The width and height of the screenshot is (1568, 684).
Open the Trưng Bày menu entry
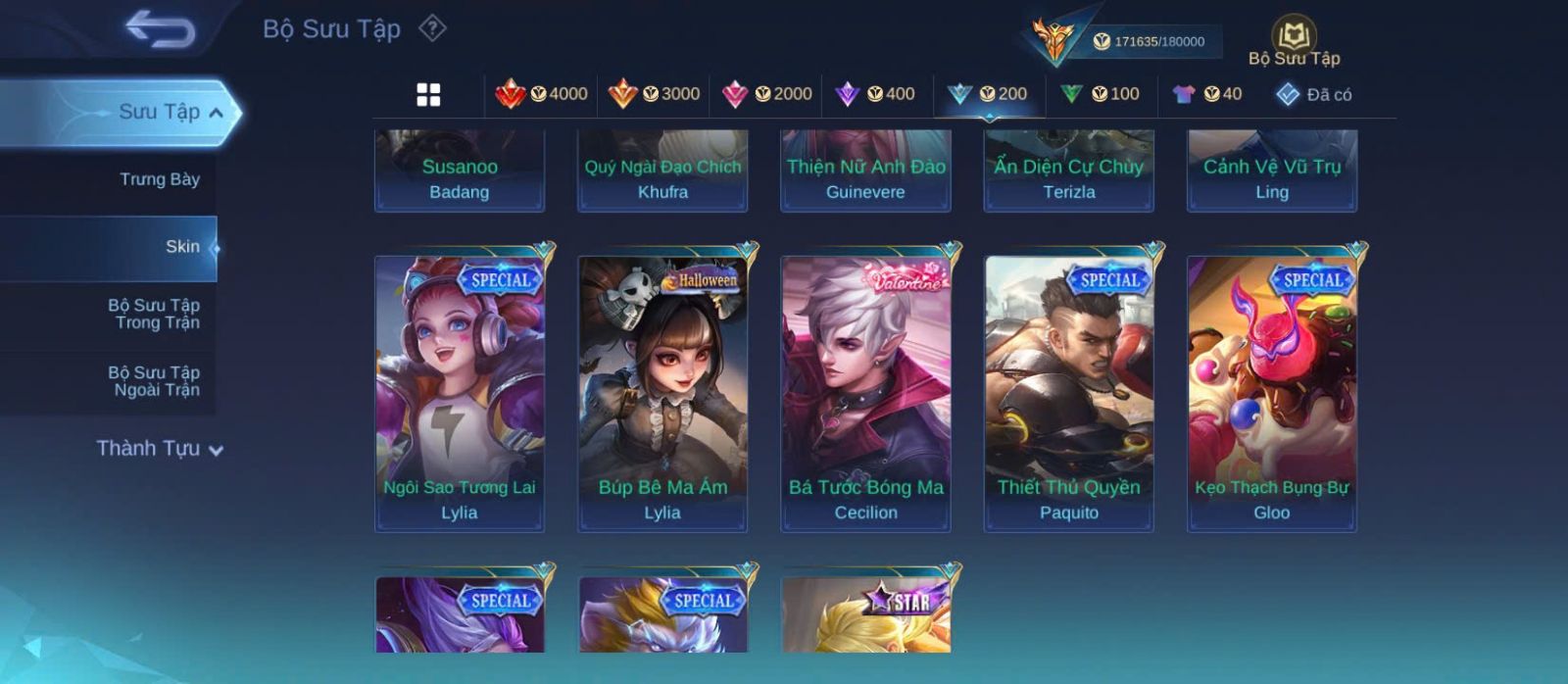[159, 179]
